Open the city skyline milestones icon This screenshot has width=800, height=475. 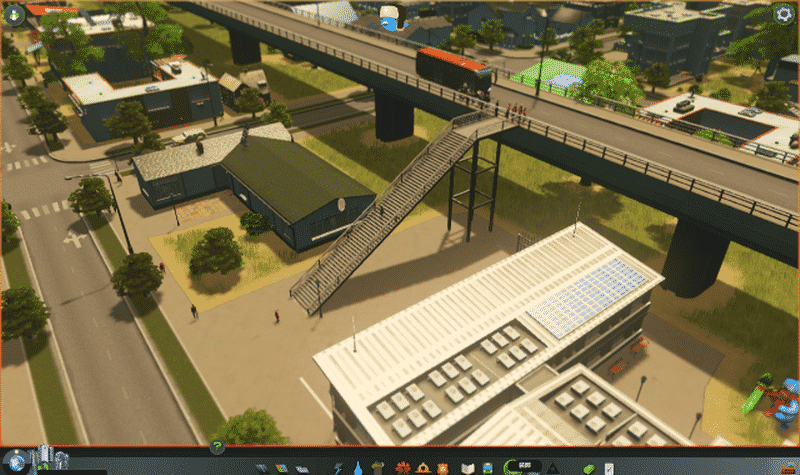pyautogui.click(x=45, y=460)
